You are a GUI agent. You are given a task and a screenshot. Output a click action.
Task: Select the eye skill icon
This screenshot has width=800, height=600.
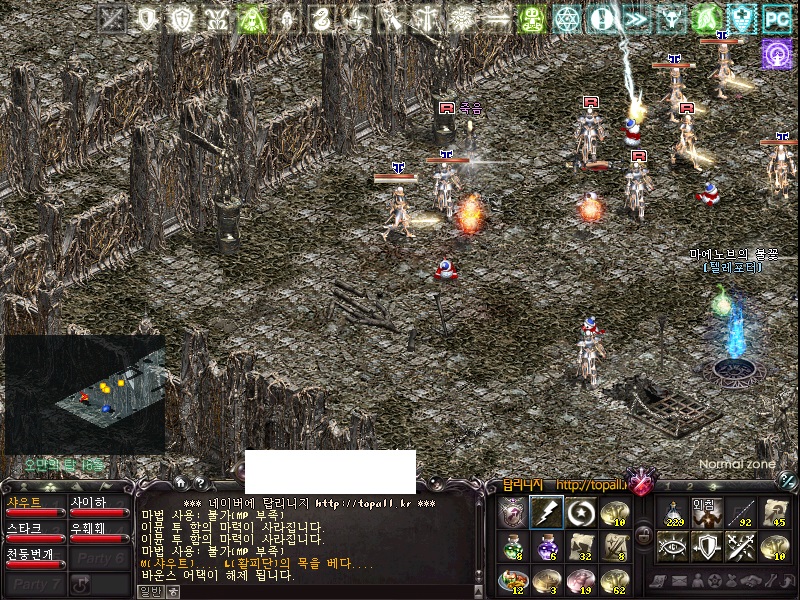coord(674,547)
